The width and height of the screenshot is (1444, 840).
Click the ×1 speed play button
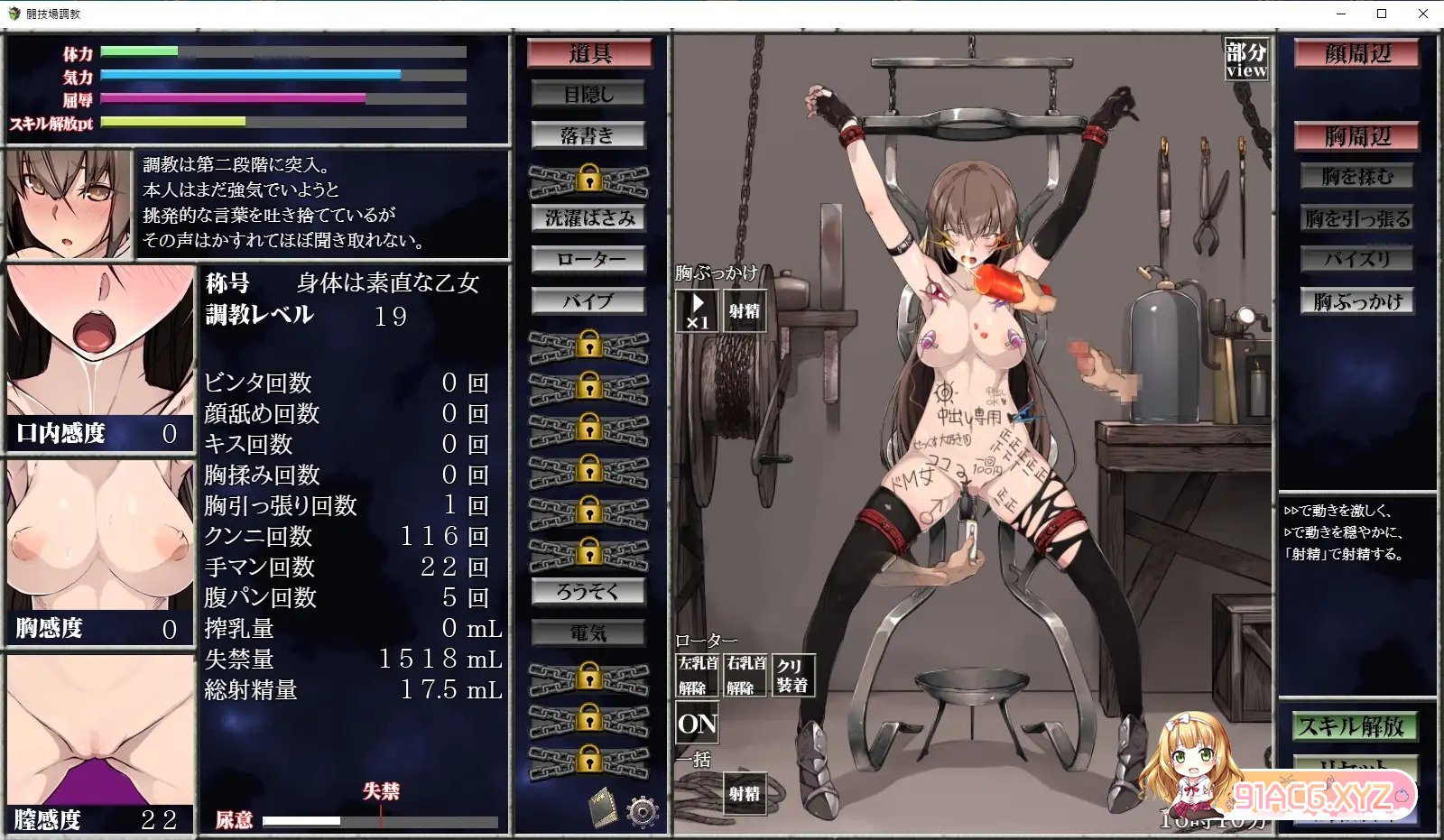click(697, 311)
